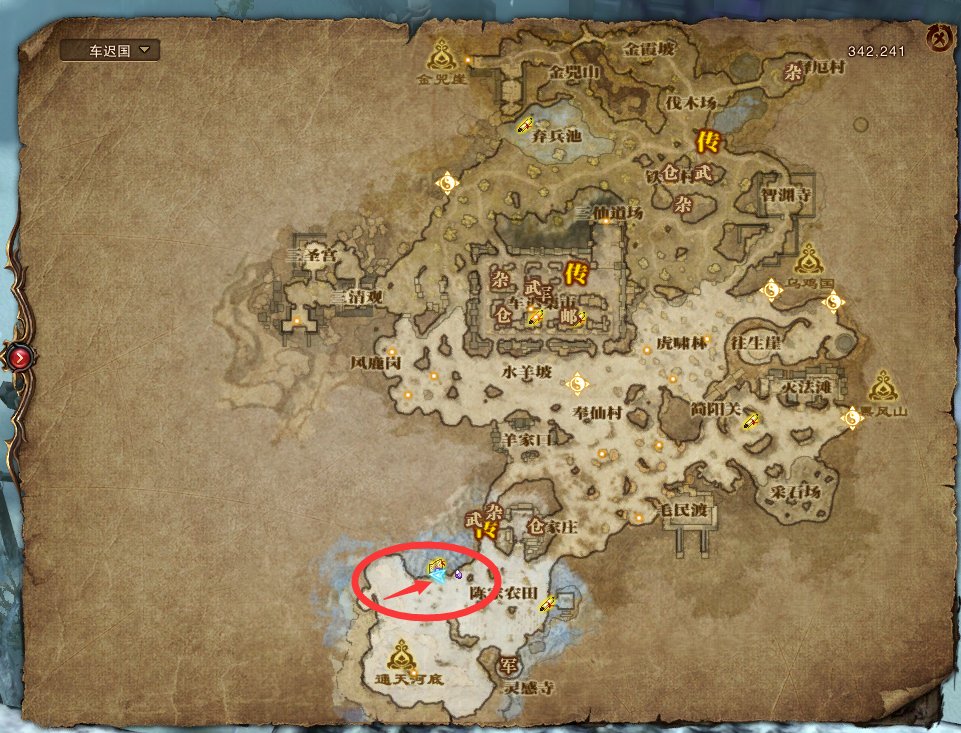Select the blue player position arrow

(x=437, y=577)
